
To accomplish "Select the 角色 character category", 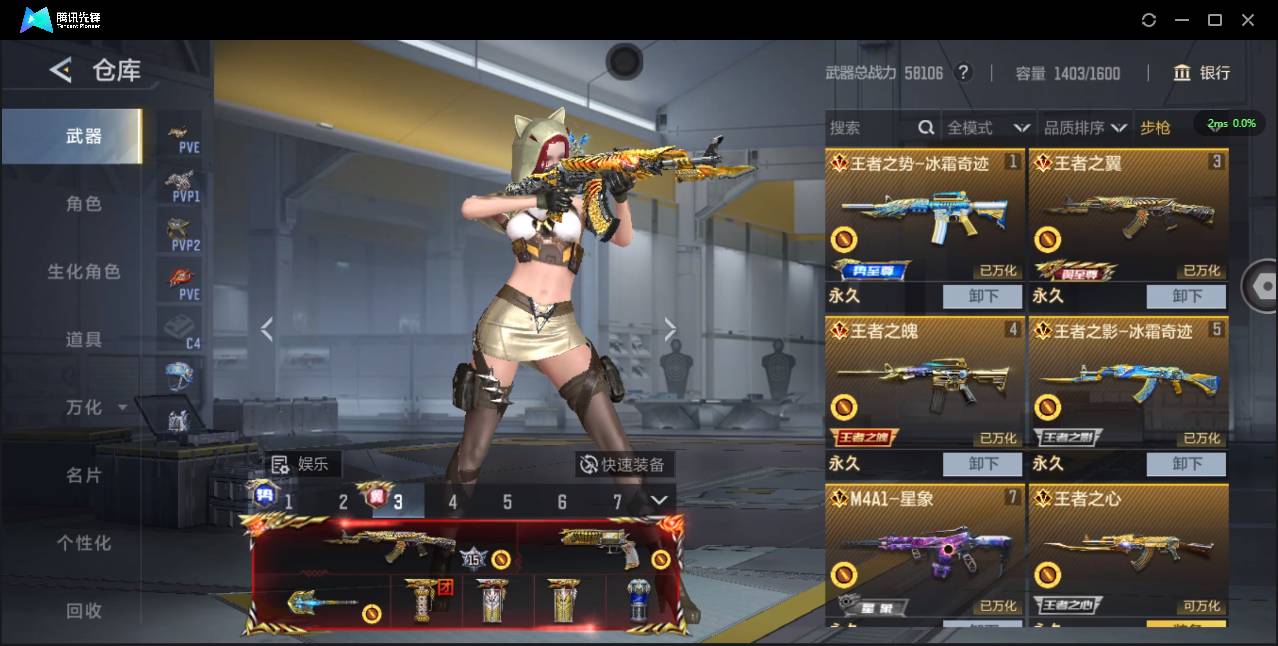I will click(x=84, y=204).
